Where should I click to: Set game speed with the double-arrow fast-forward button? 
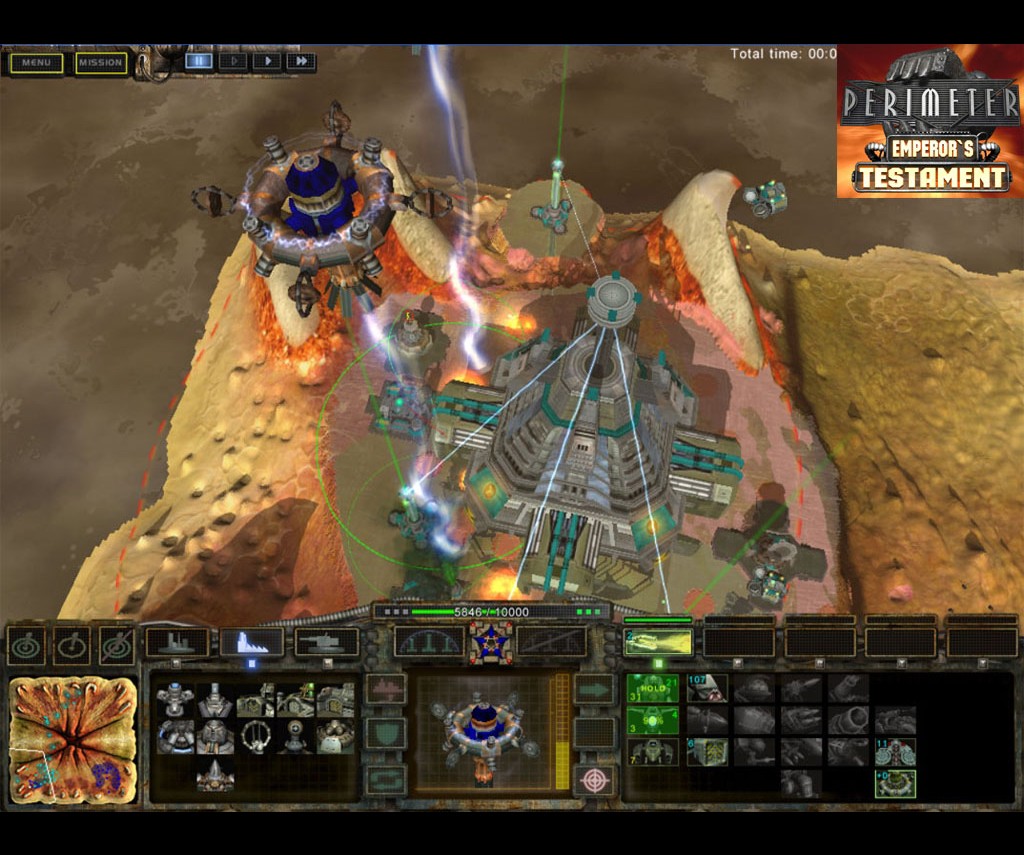(x=300, y=61)
